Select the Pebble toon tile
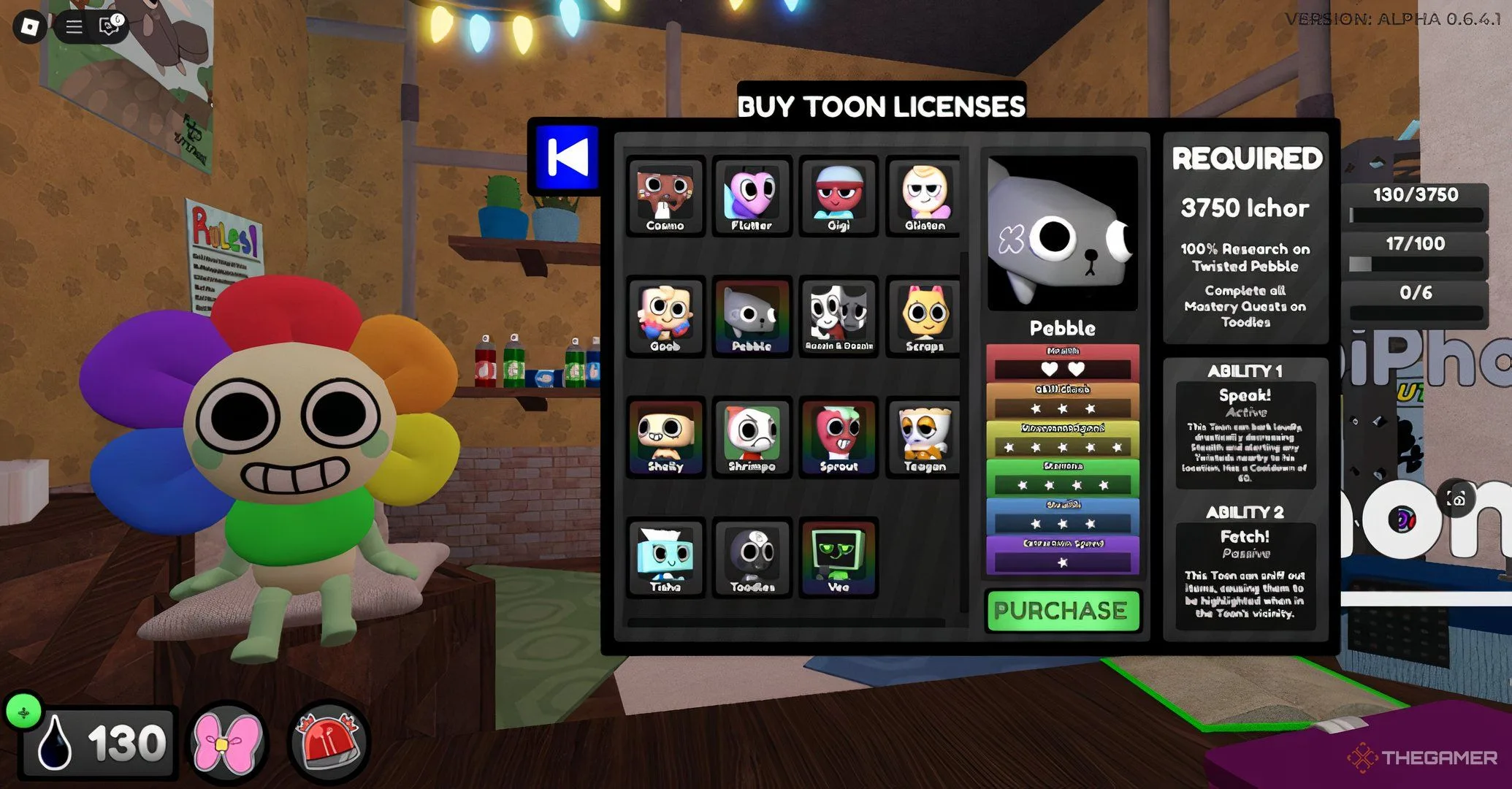Viewport: 1512px width, 789px height. pyautogui.click(x=752, y=316)
